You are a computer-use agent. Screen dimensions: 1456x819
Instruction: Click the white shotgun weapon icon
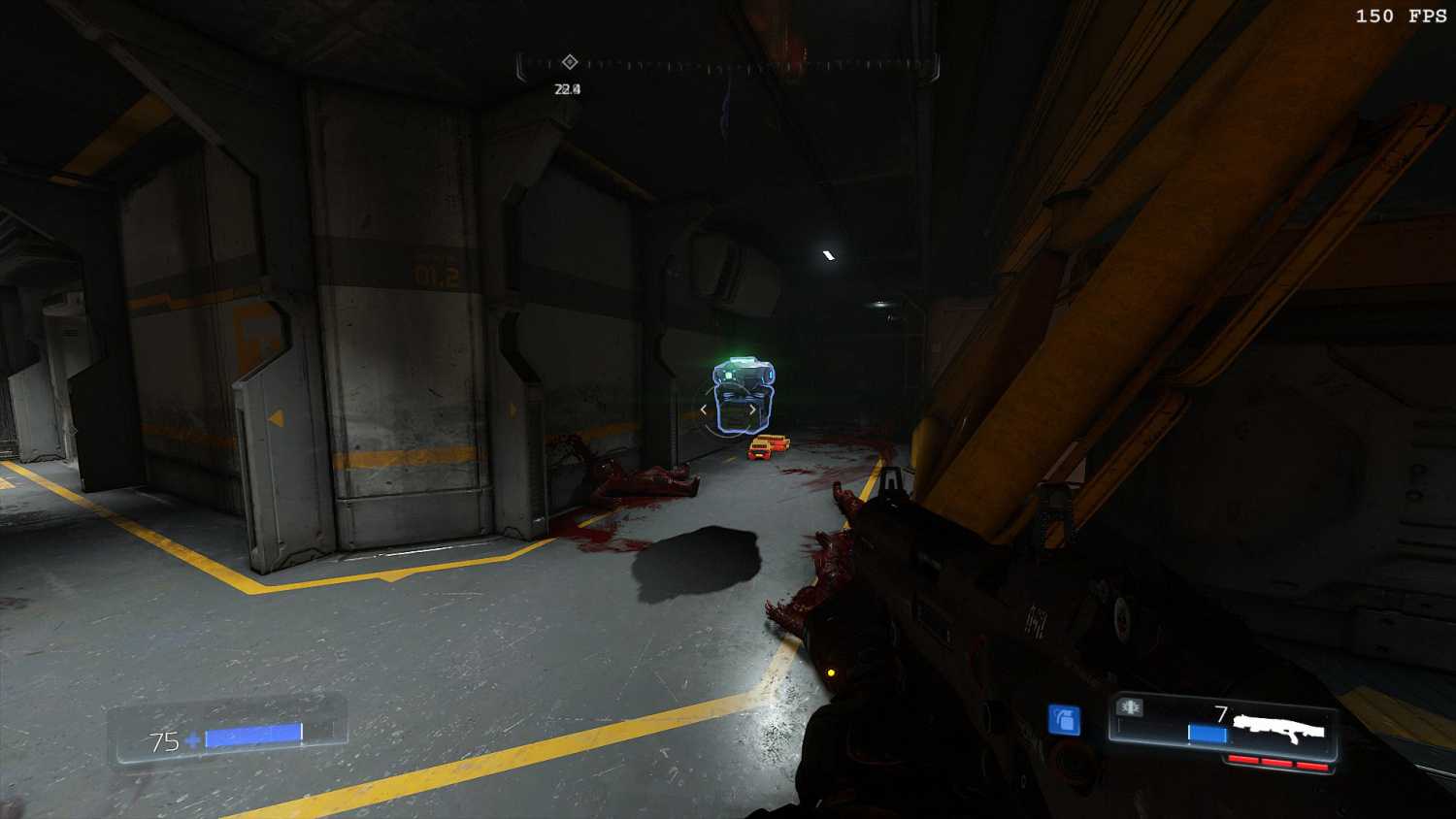pos(1279,728)
